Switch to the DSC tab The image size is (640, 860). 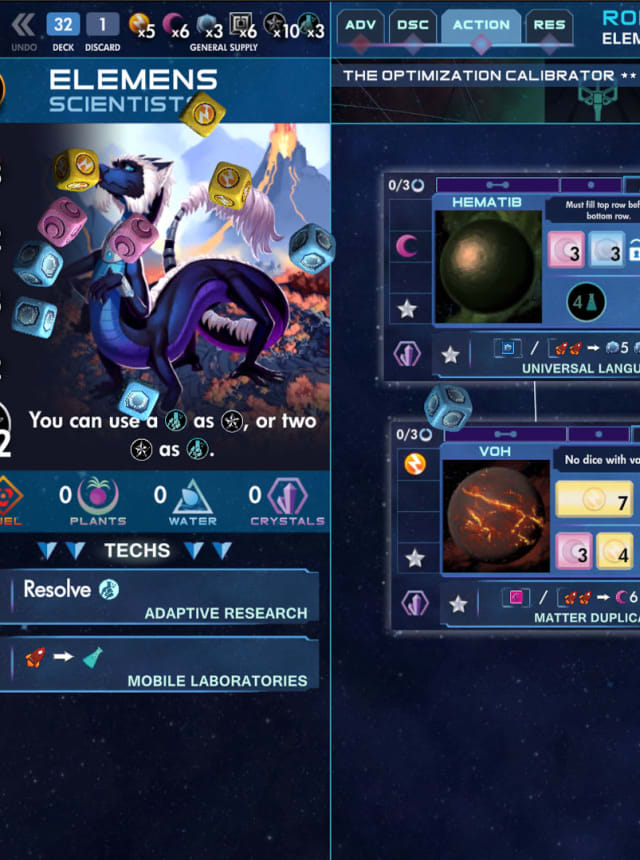pyautogui.click(x=412, y=25)
